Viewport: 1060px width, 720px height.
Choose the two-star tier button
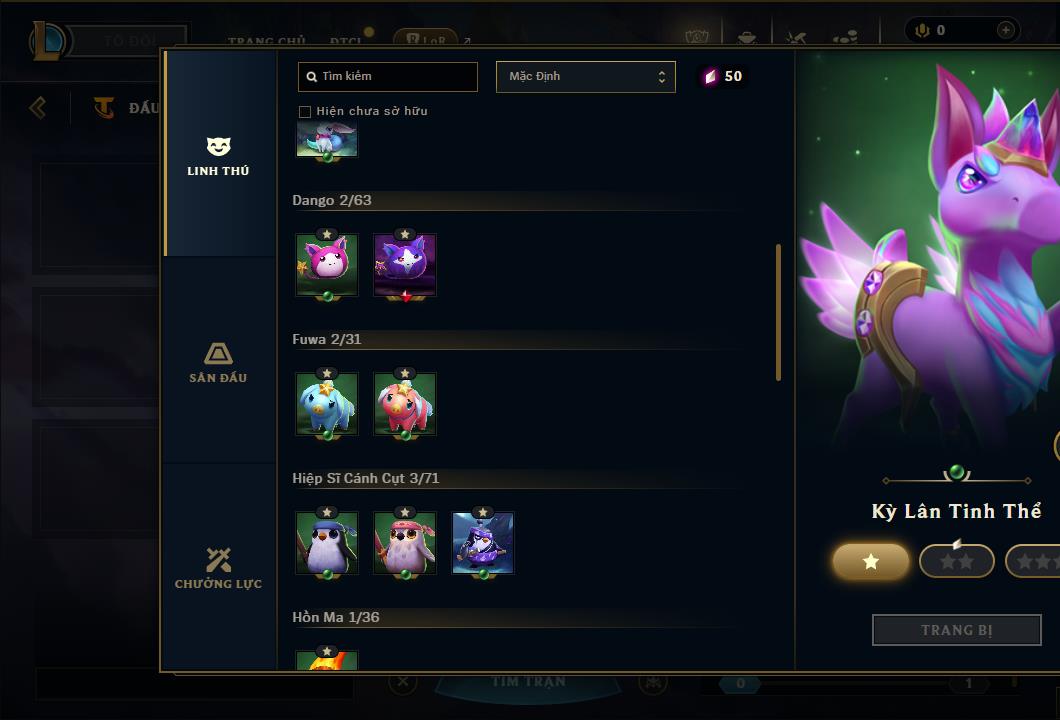957,562
